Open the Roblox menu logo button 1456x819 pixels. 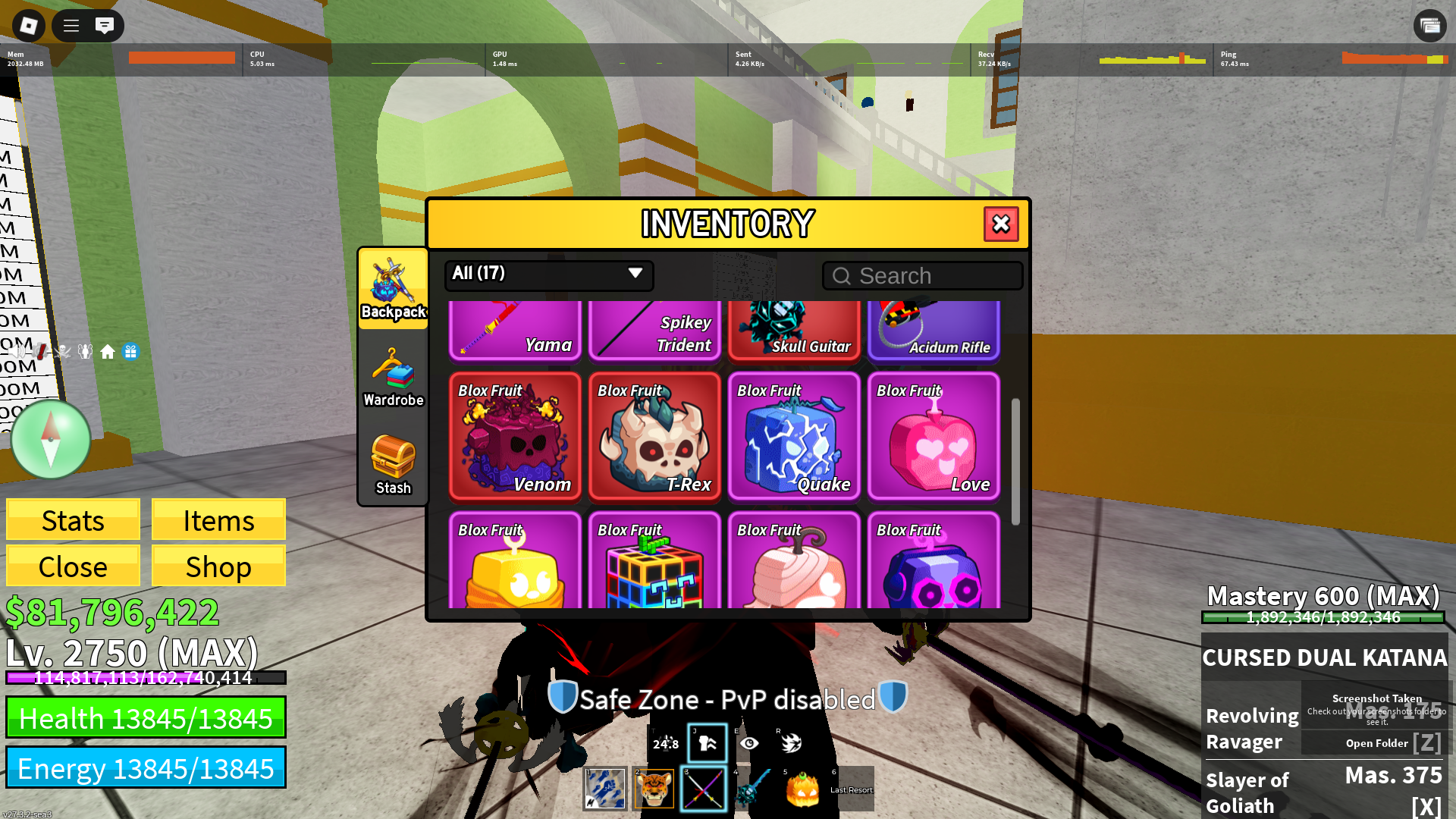point(29,26)
